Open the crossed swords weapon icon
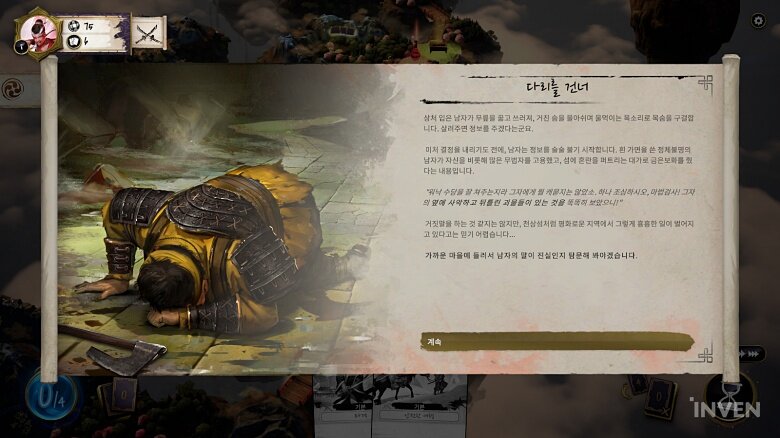The width and height of the screenshot is (780, 438). (150, 32)
